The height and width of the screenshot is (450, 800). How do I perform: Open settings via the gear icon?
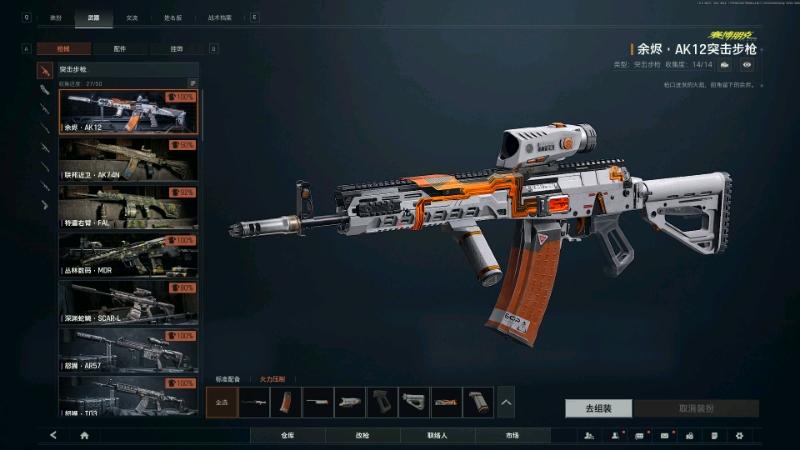739,436
